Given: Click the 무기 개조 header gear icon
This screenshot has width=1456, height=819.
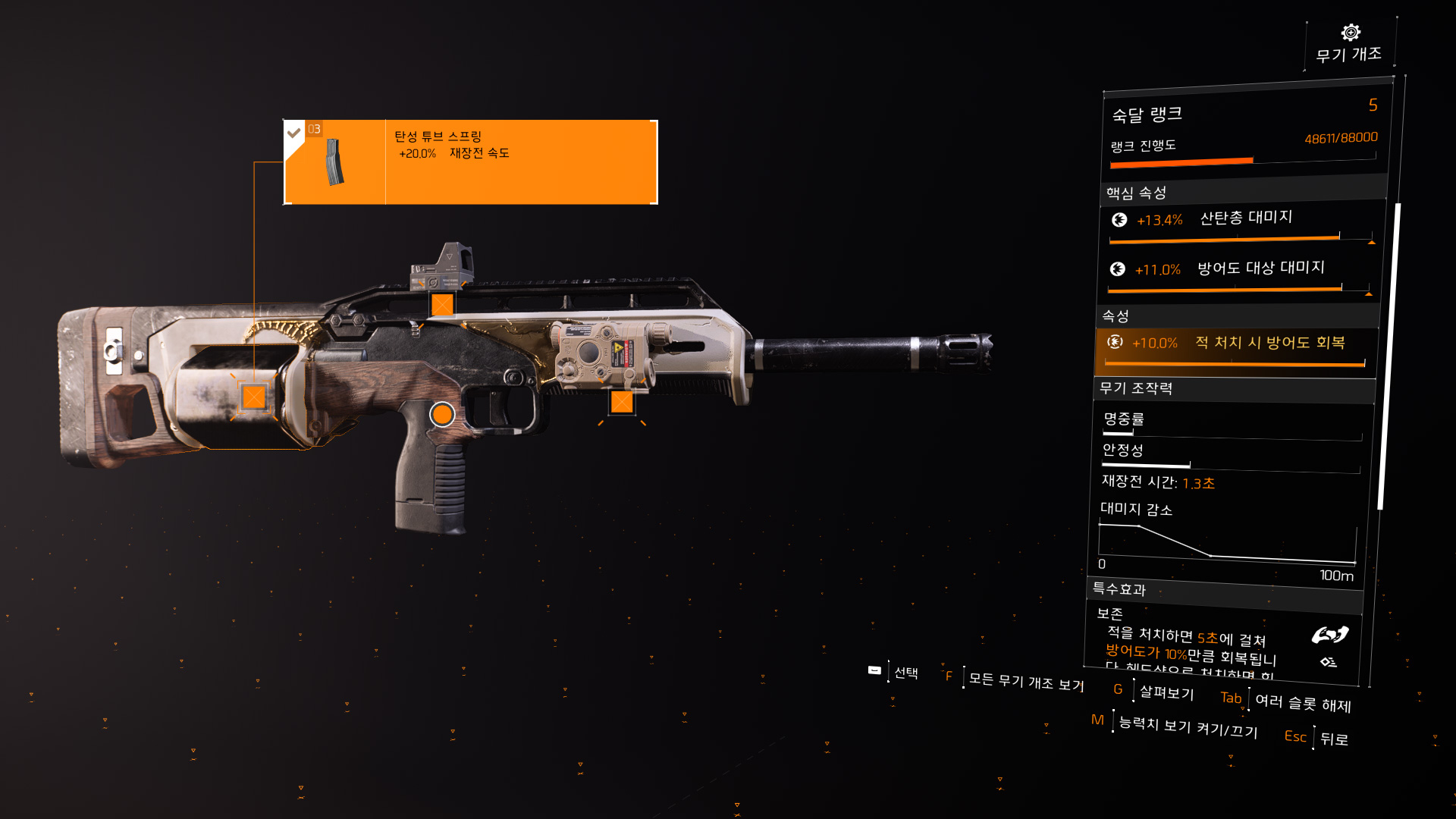Looking at the screenshot, I should coord(1350,33).
